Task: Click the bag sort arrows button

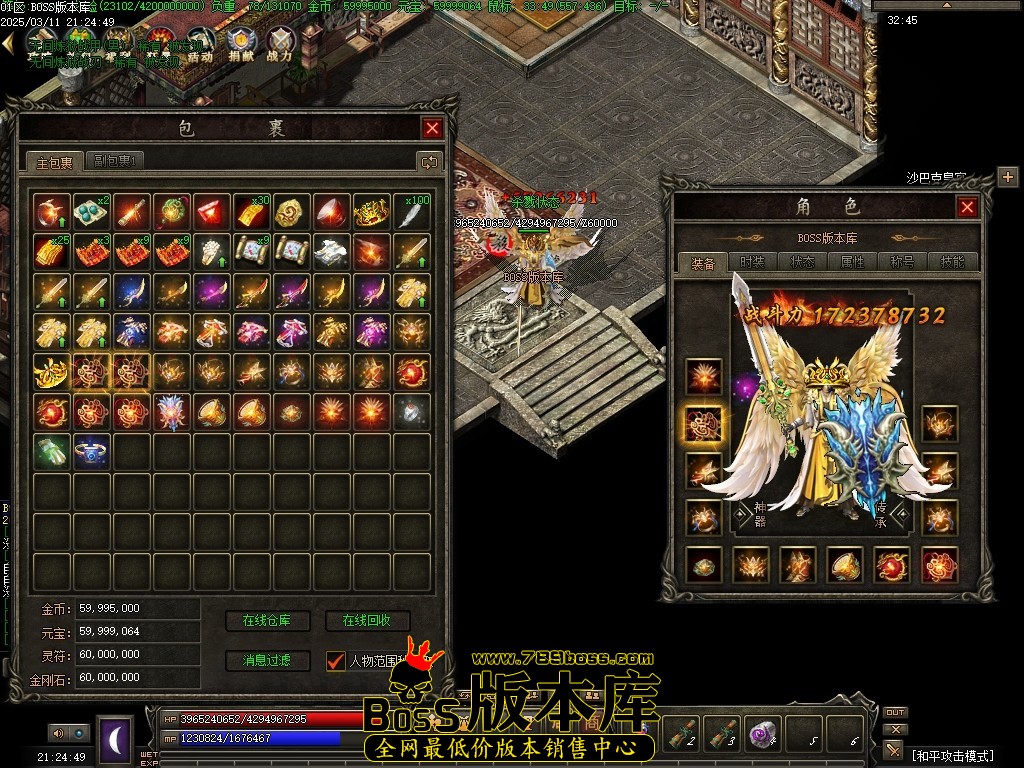Action: [429, 161]
